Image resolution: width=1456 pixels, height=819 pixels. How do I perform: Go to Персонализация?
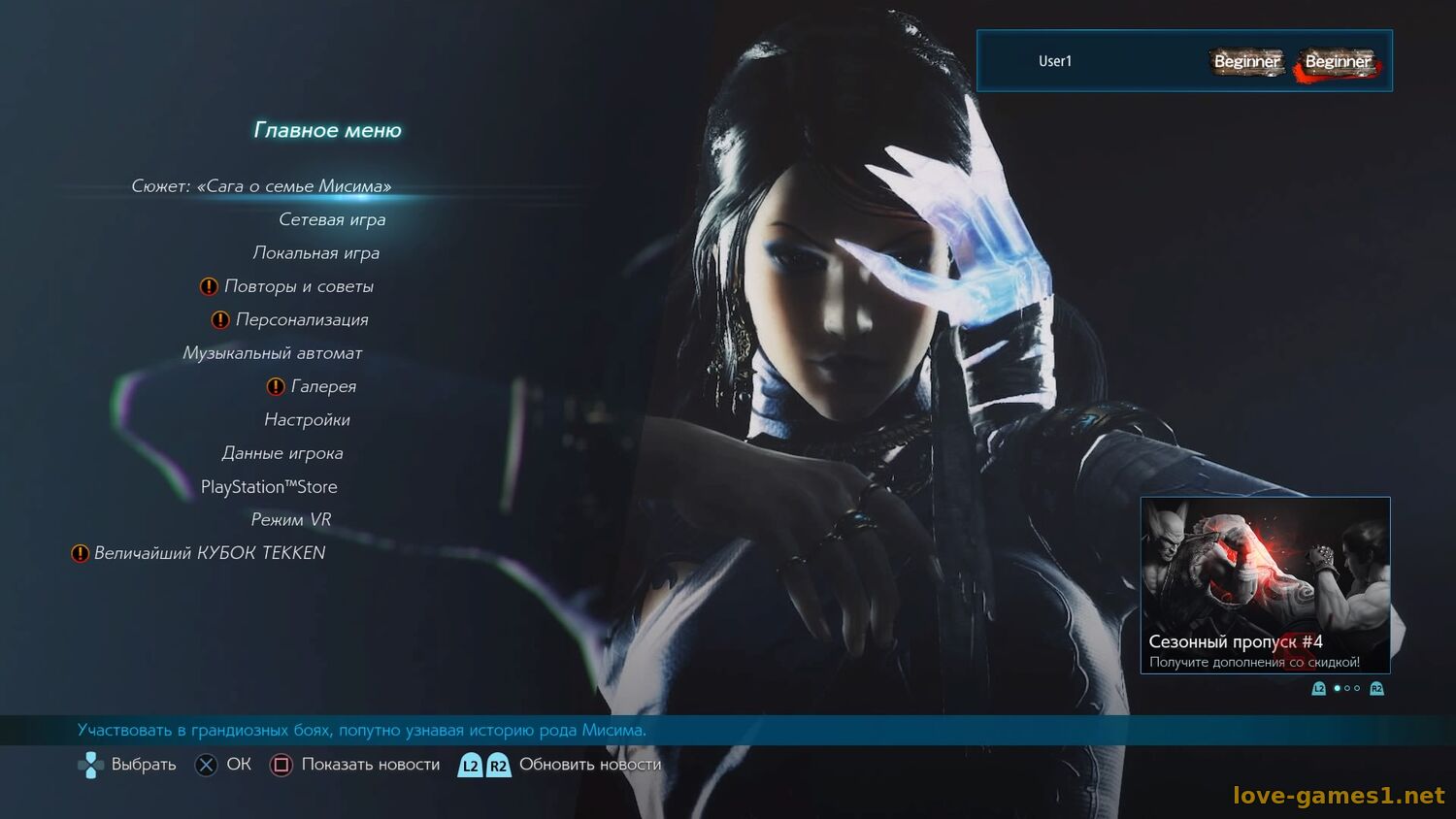301,320
